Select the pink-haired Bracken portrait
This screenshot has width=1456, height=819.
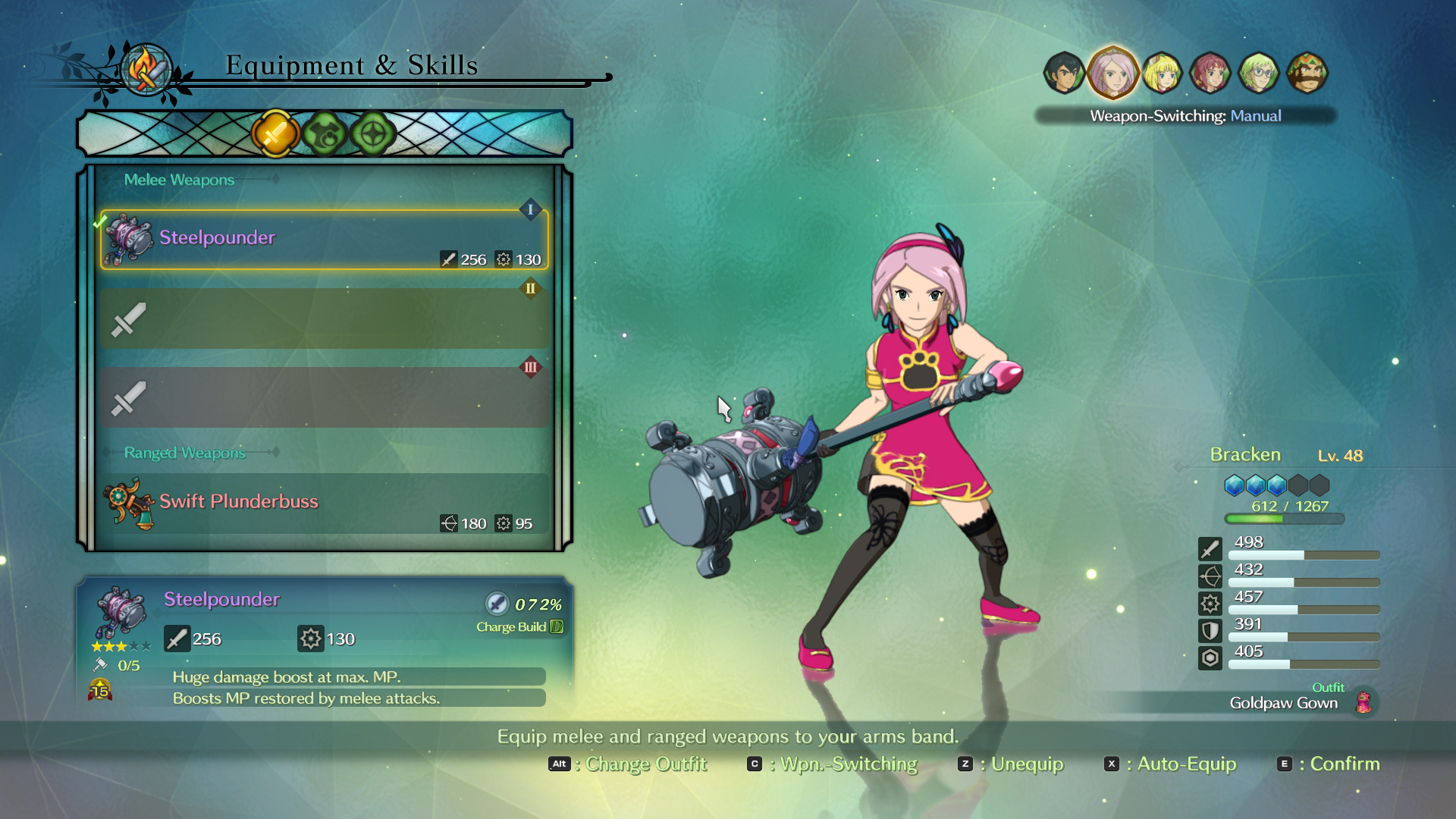(1112, 73)
